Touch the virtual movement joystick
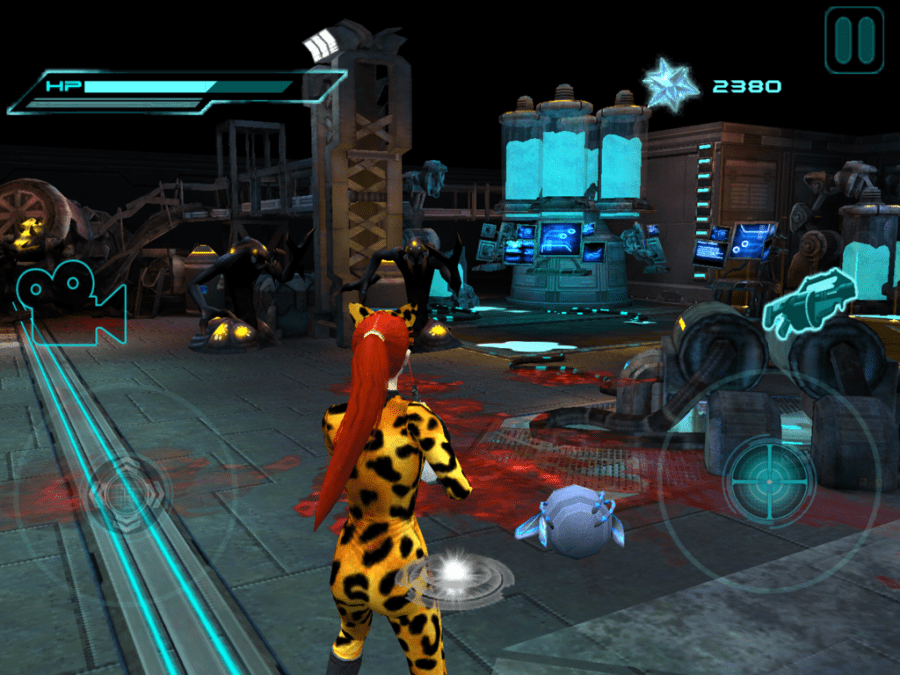The image size is (900, 675). click(127, 493)
